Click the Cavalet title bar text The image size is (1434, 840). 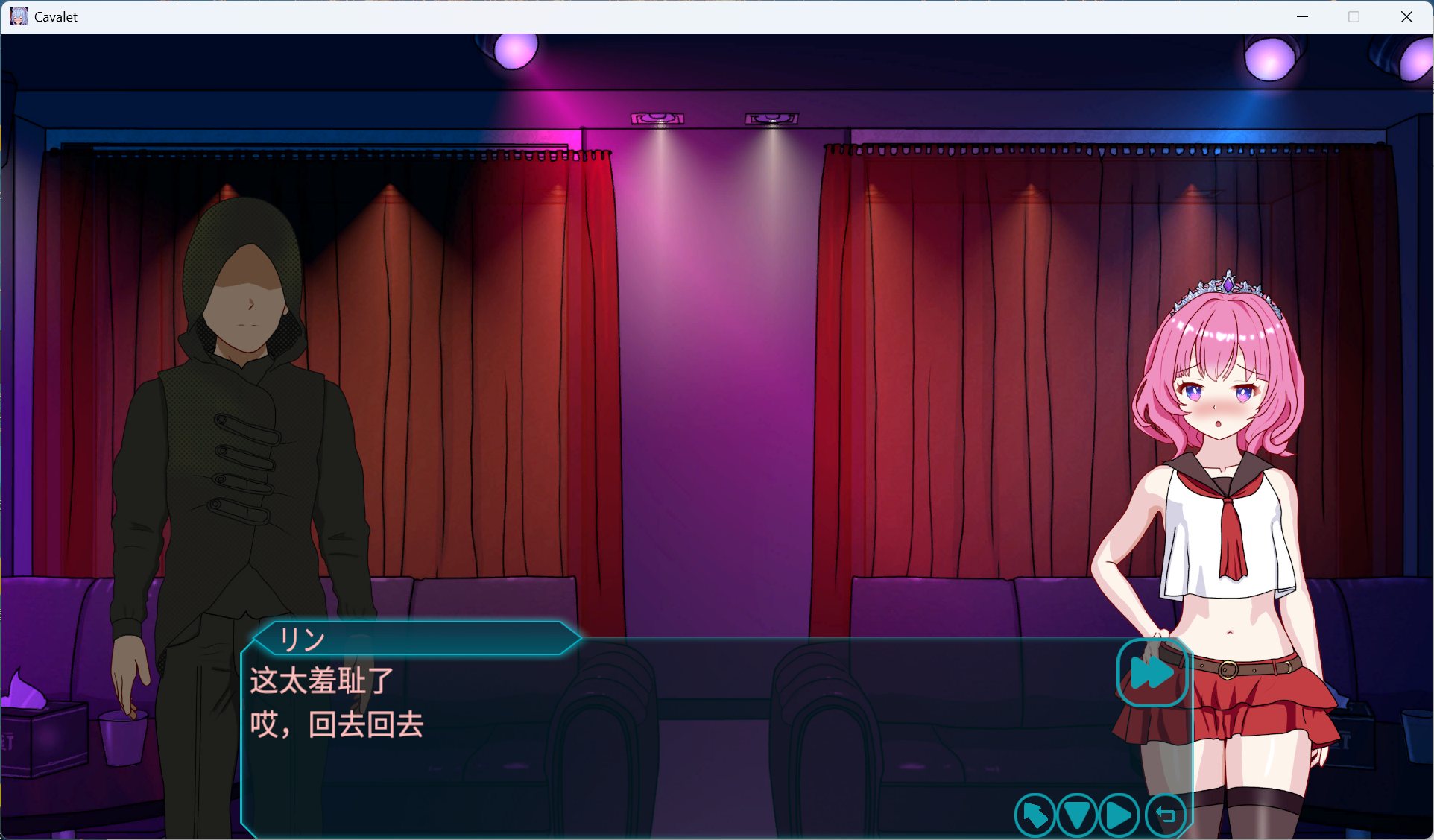pos(56,16)
